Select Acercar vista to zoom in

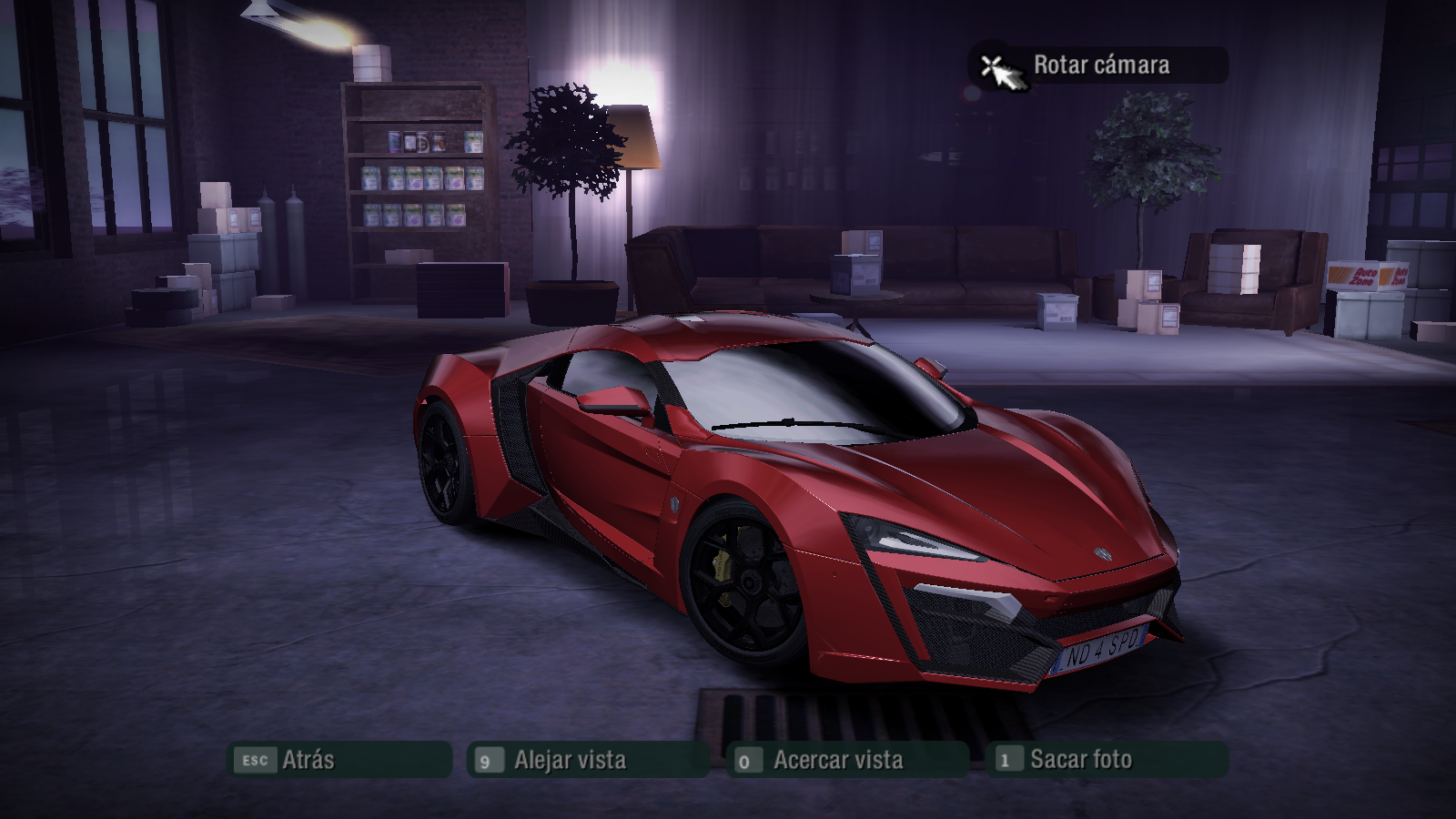846,760
